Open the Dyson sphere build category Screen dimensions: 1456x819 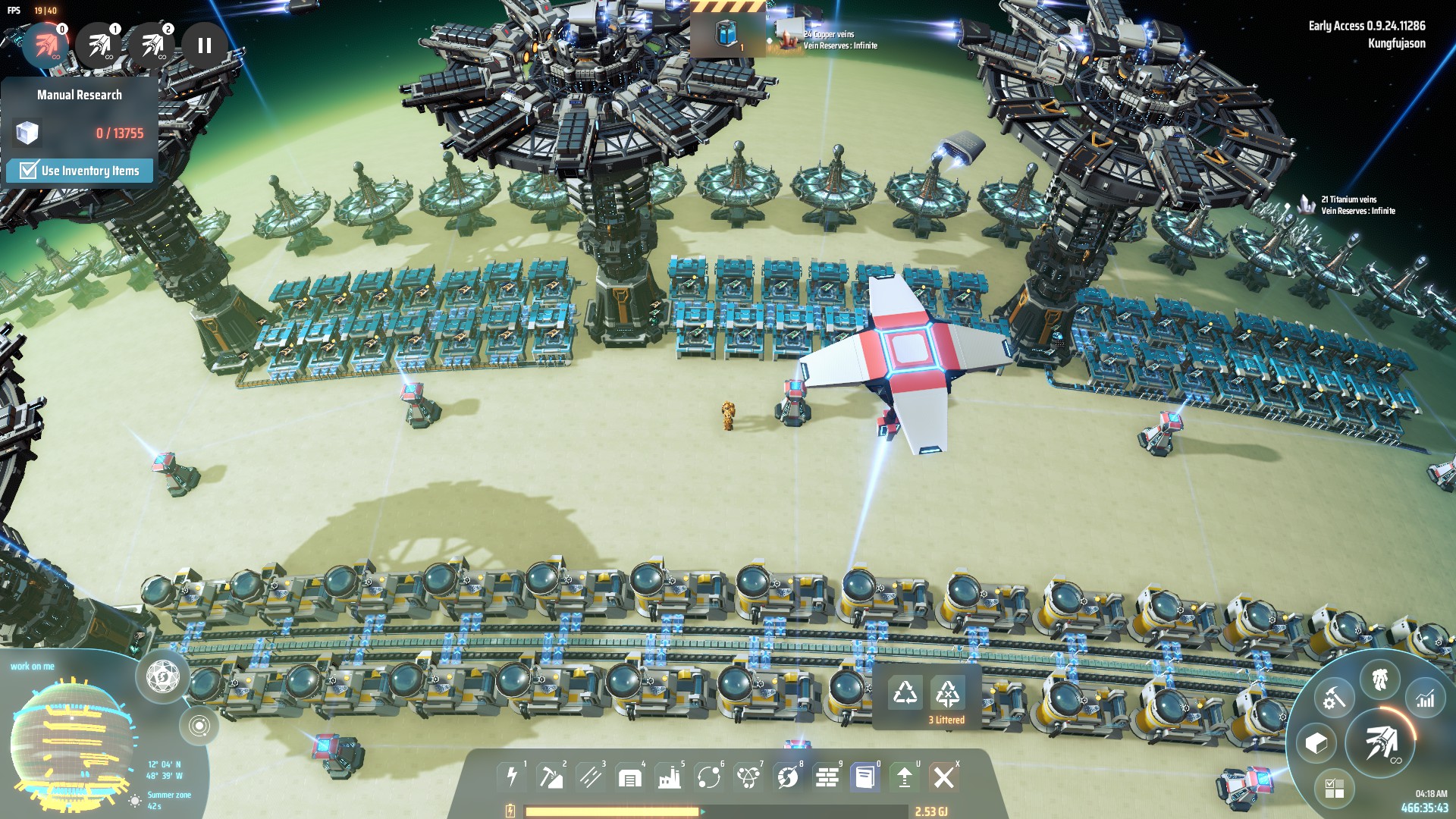point(787,777)
